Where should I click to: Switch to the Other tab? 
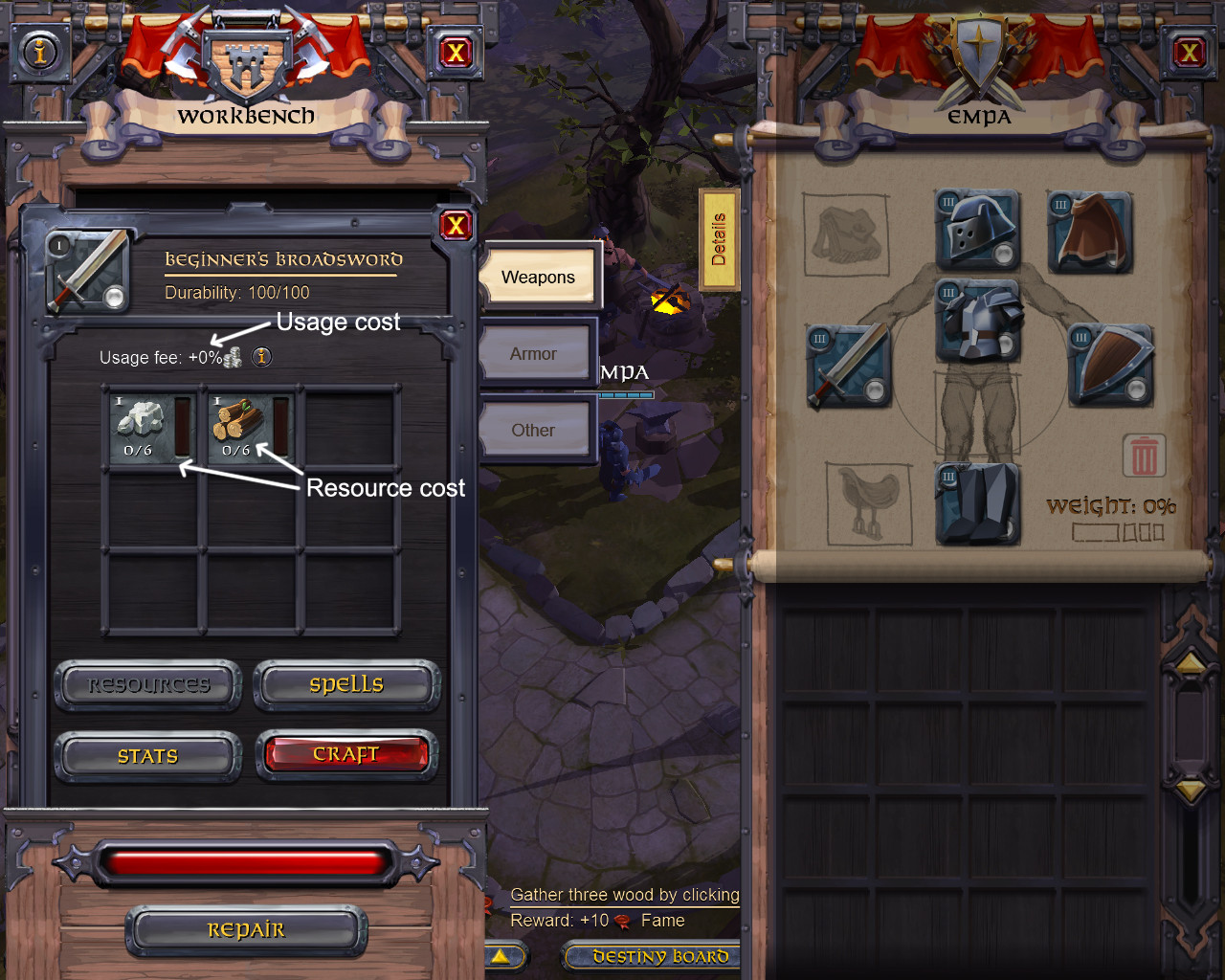click(x=534, y=430)
